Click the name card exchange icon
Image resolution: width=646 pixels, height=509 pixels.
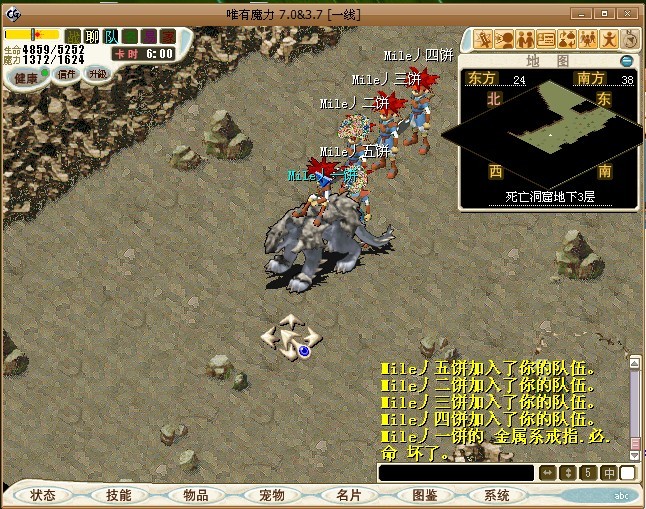click(x=546, y=40)
